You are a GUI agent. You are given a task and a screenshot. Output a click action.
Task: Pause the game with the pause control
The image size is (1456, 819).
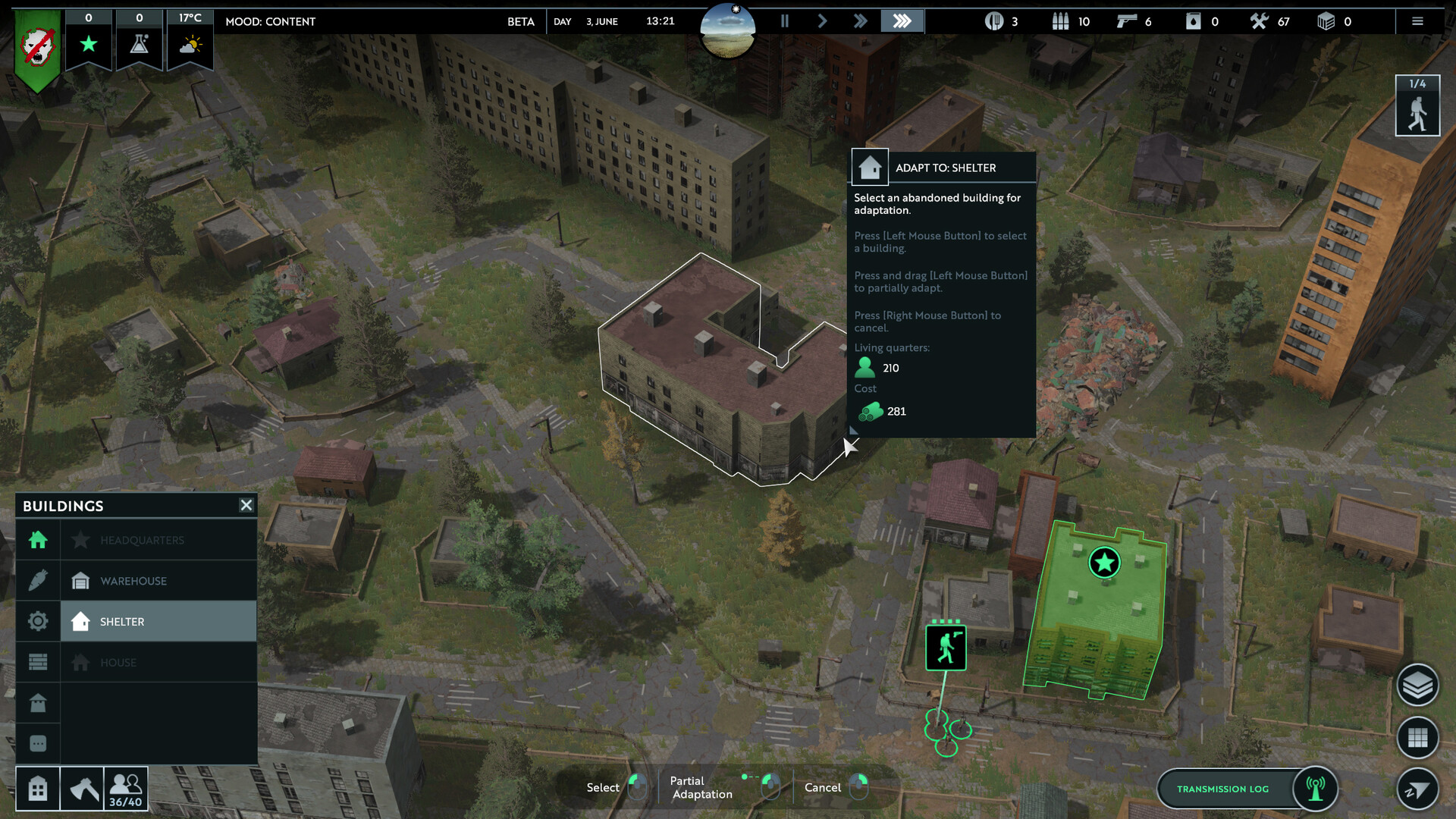click(x=785, y=21)
